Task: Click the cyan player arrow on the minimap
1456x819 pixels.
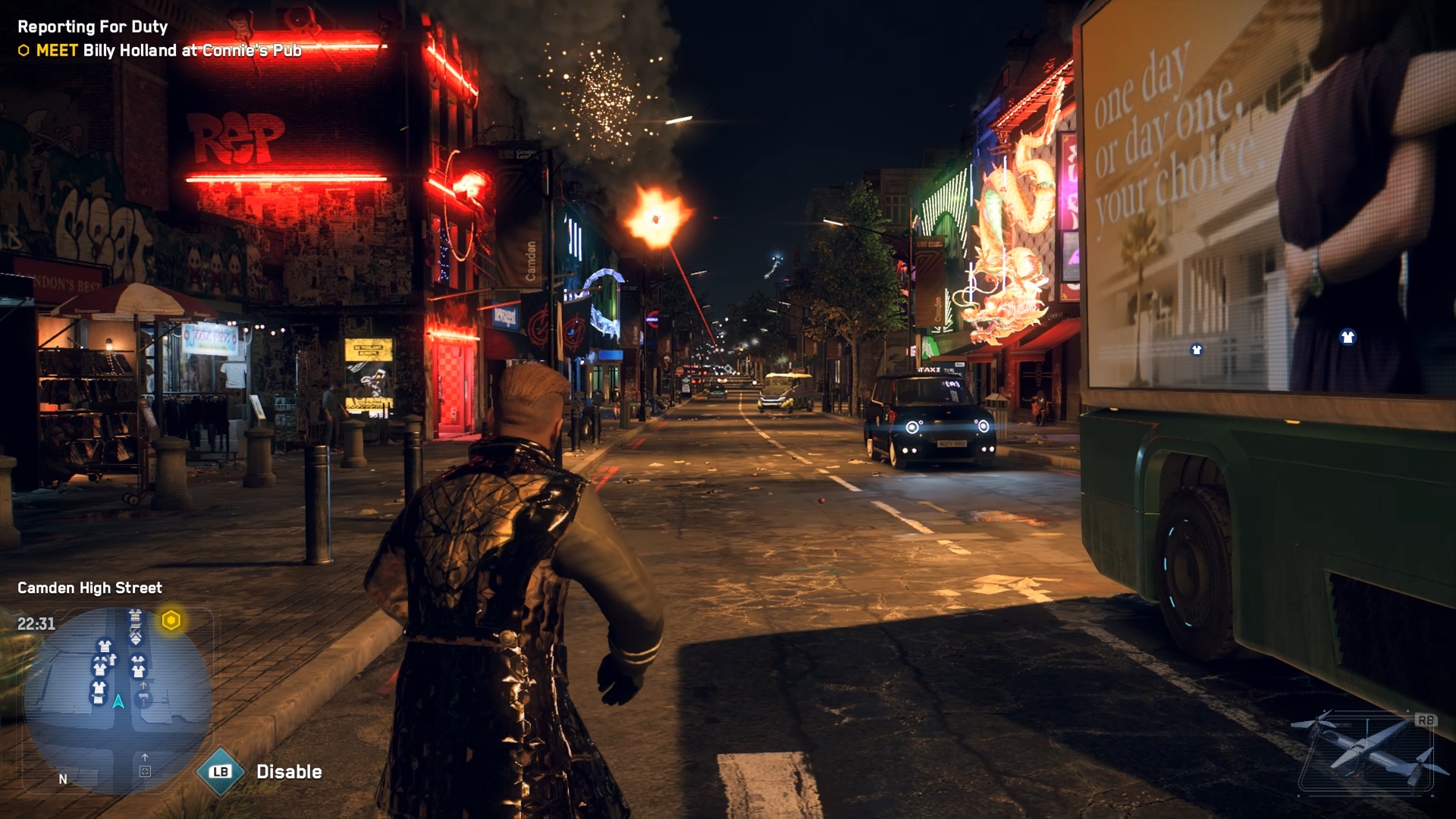Action: tap(118, 701)
